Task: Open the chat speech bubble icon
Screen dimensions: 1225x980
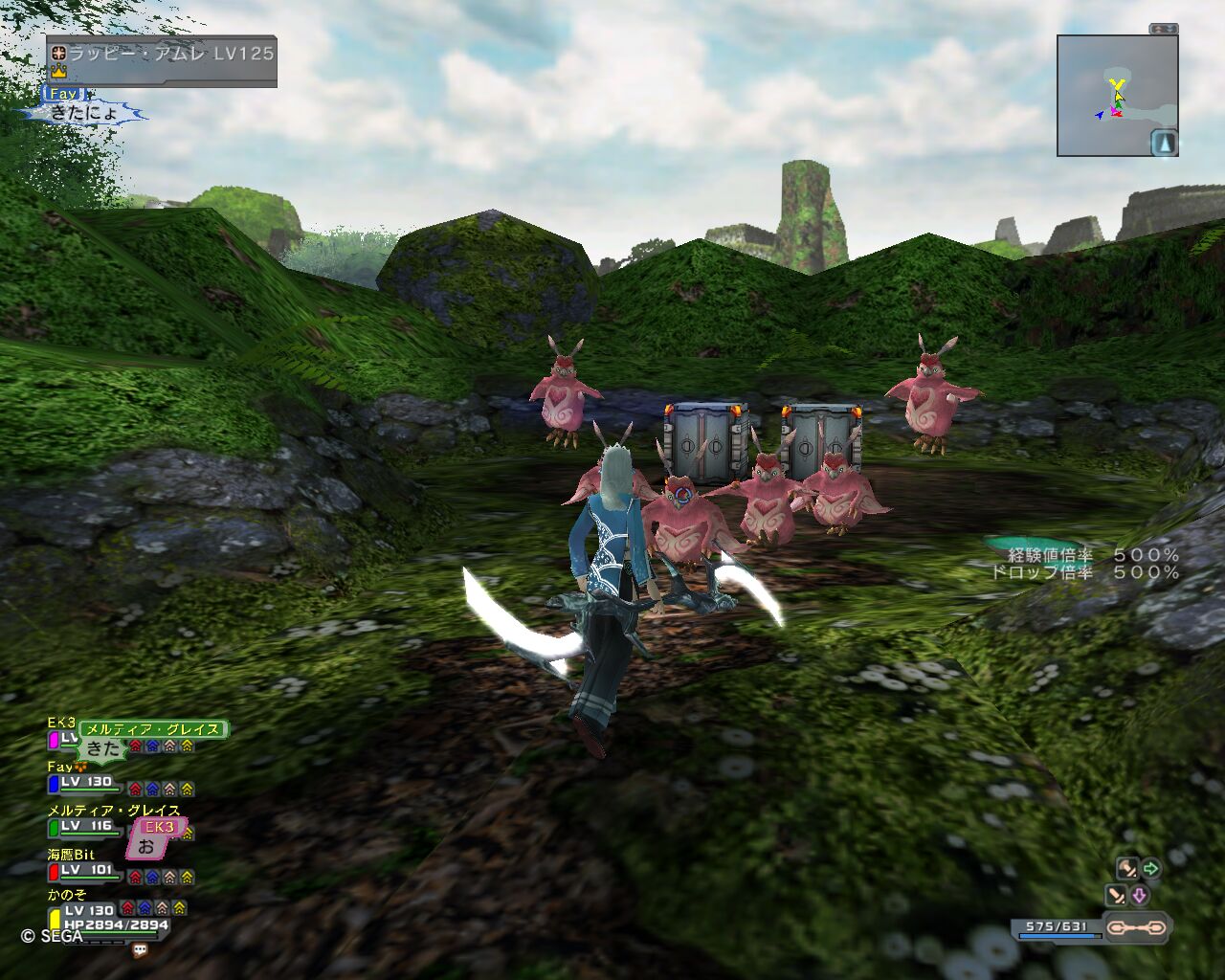Action: tap(140, 950)
